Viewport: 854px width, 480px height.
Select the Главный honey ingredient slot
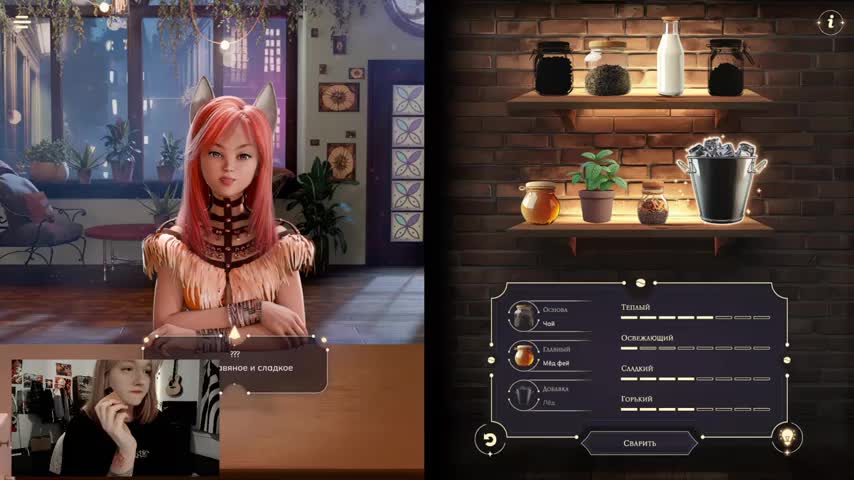[524, 355]
